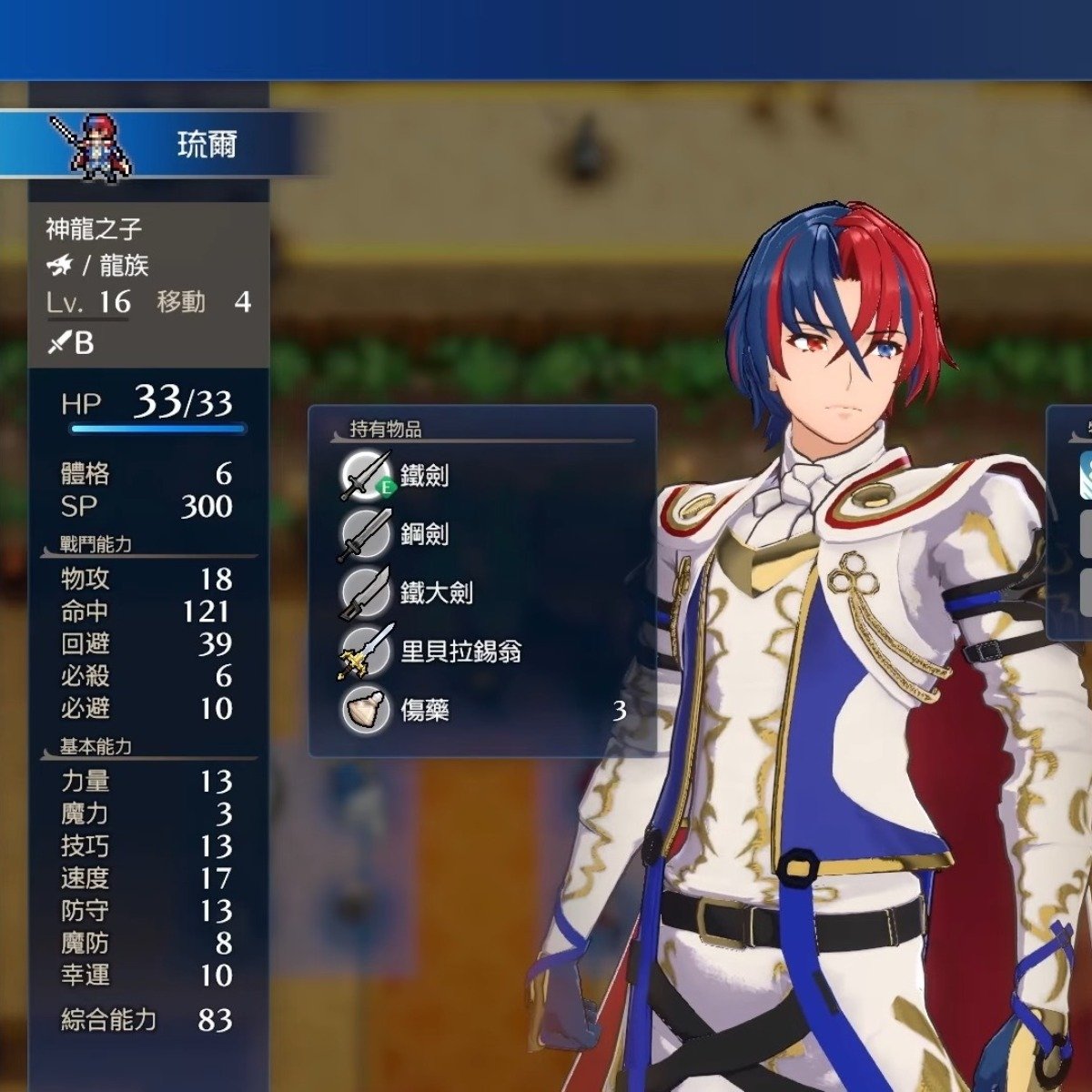
Task: Select the 傷藥 vulnerary item
Action: (x=424, y=710)
